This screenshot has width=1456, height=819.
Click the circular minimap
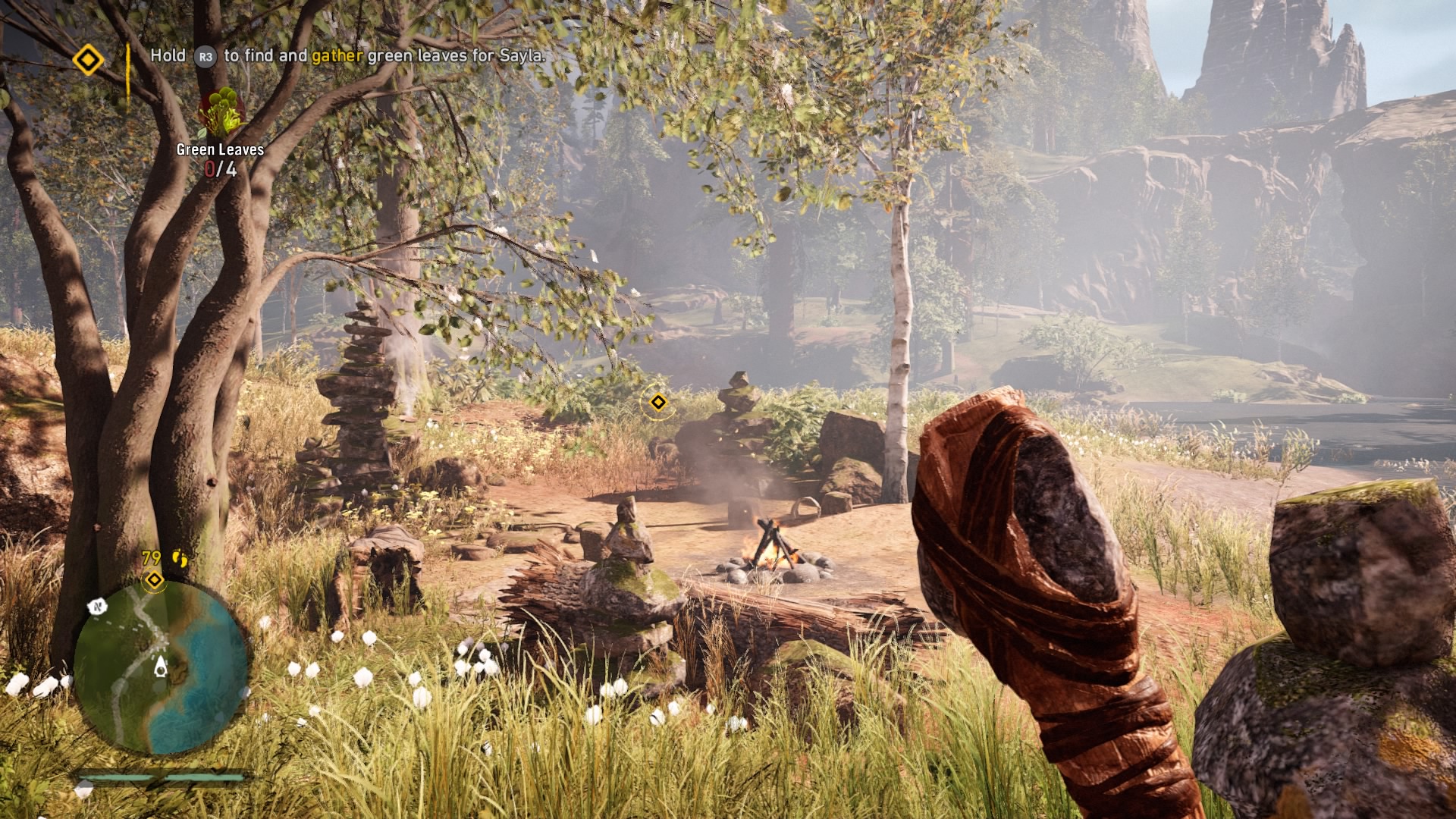tap(161, 667)
